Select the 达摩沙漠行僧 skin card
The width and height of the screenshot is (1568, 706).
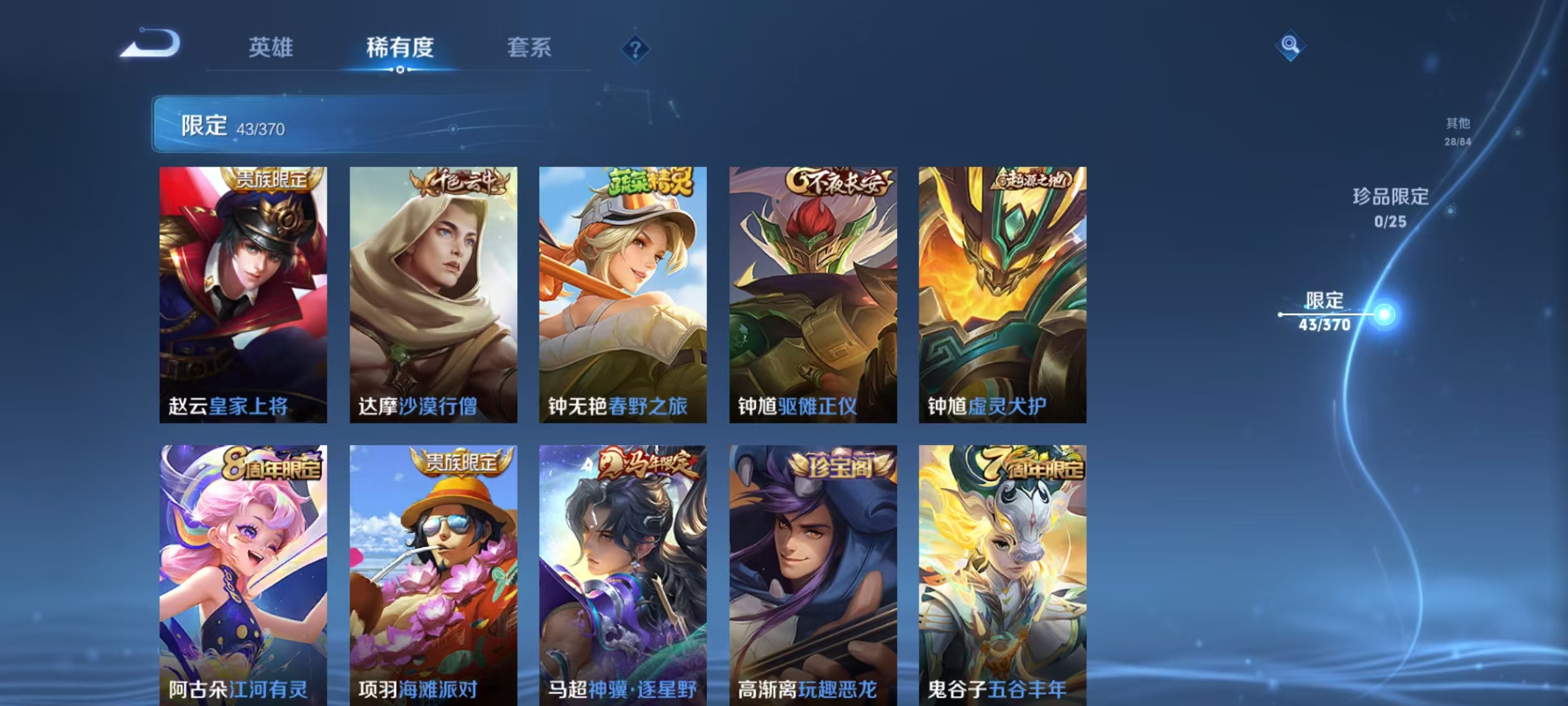pos(434,294)
